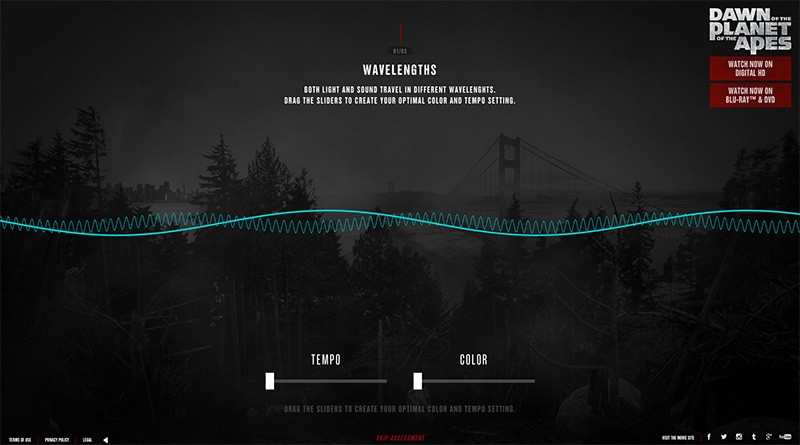Select Watch Now on Digital HD
Screen dimensions: 800x445
[750, 68]
